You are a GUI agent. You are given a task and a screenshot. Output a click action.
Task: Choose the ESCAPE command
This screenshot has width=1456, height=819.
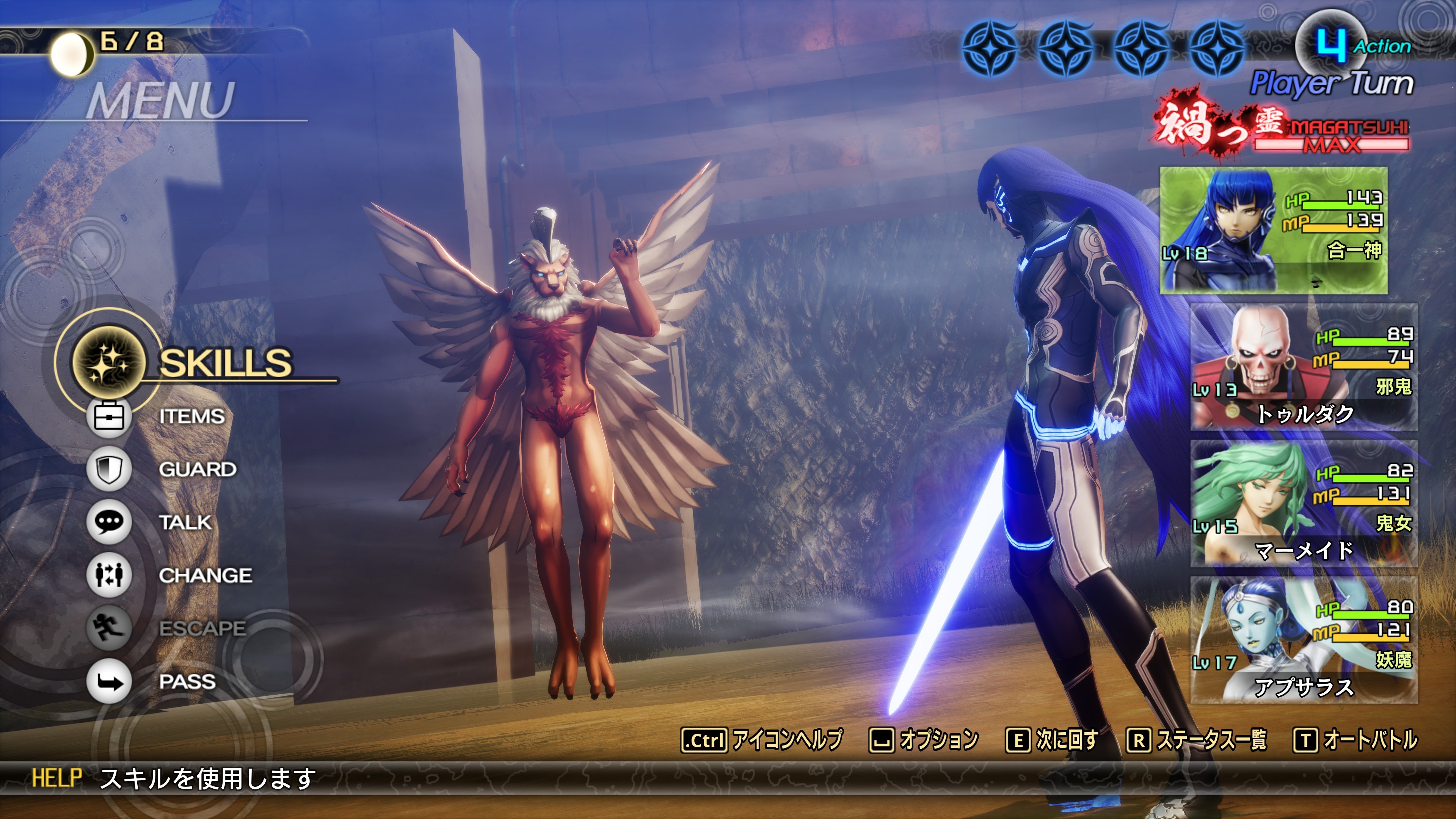coord(202,628)
